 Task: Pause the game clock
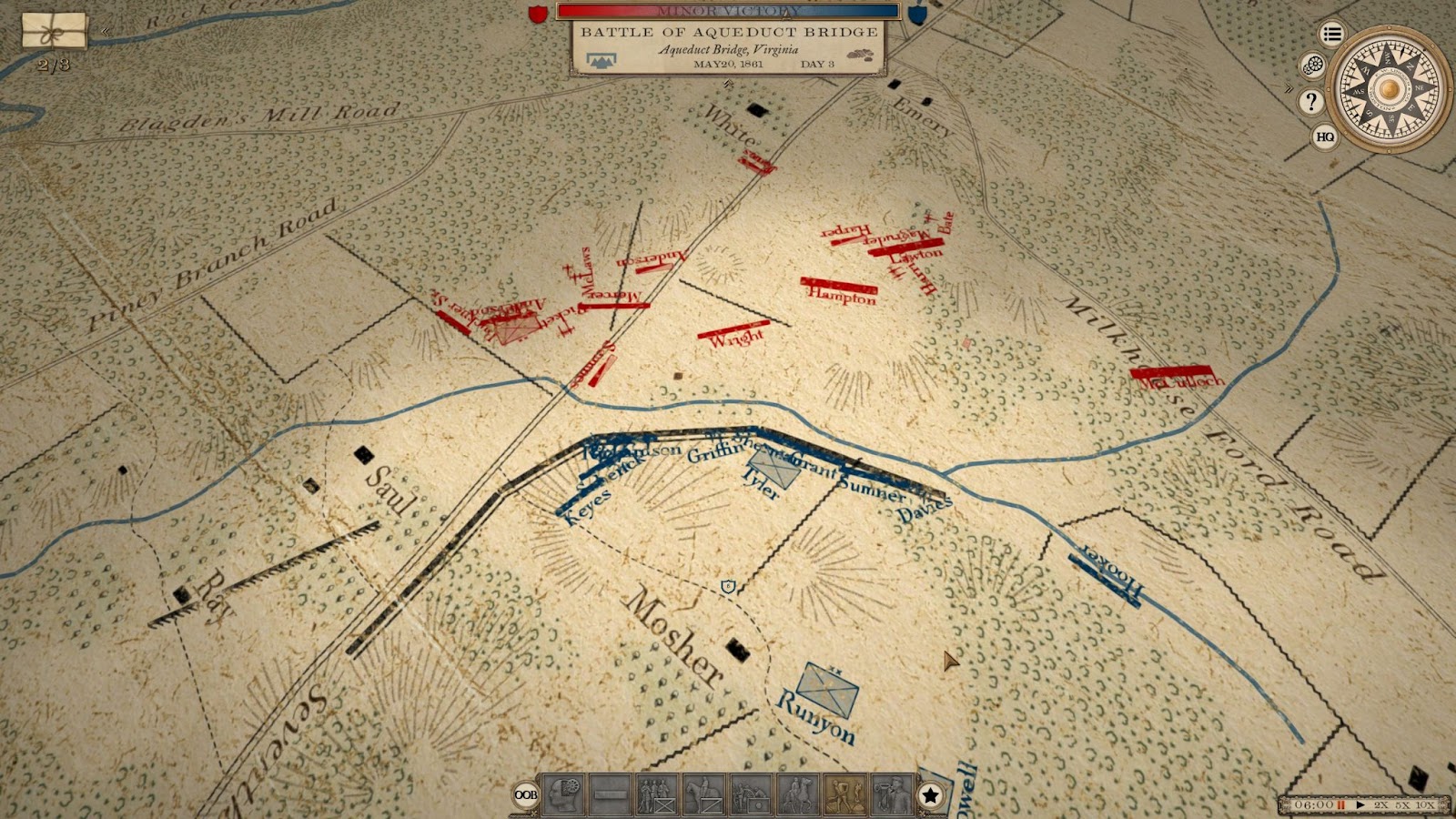[x=1340, y=805]
